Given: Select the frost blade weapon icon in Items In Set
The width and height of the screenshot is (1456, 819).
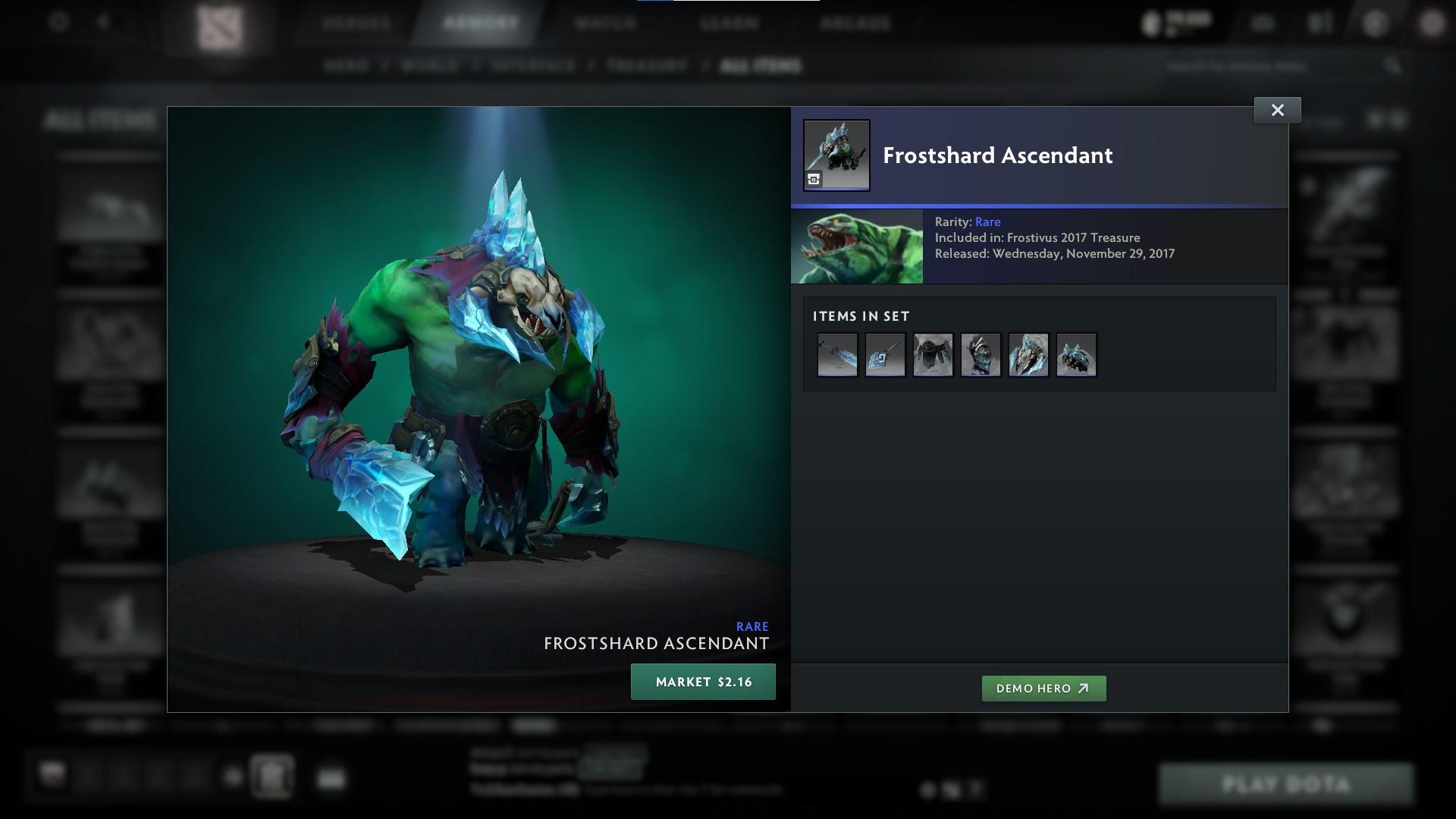Looking at the screenshot, I should (837, 353).
